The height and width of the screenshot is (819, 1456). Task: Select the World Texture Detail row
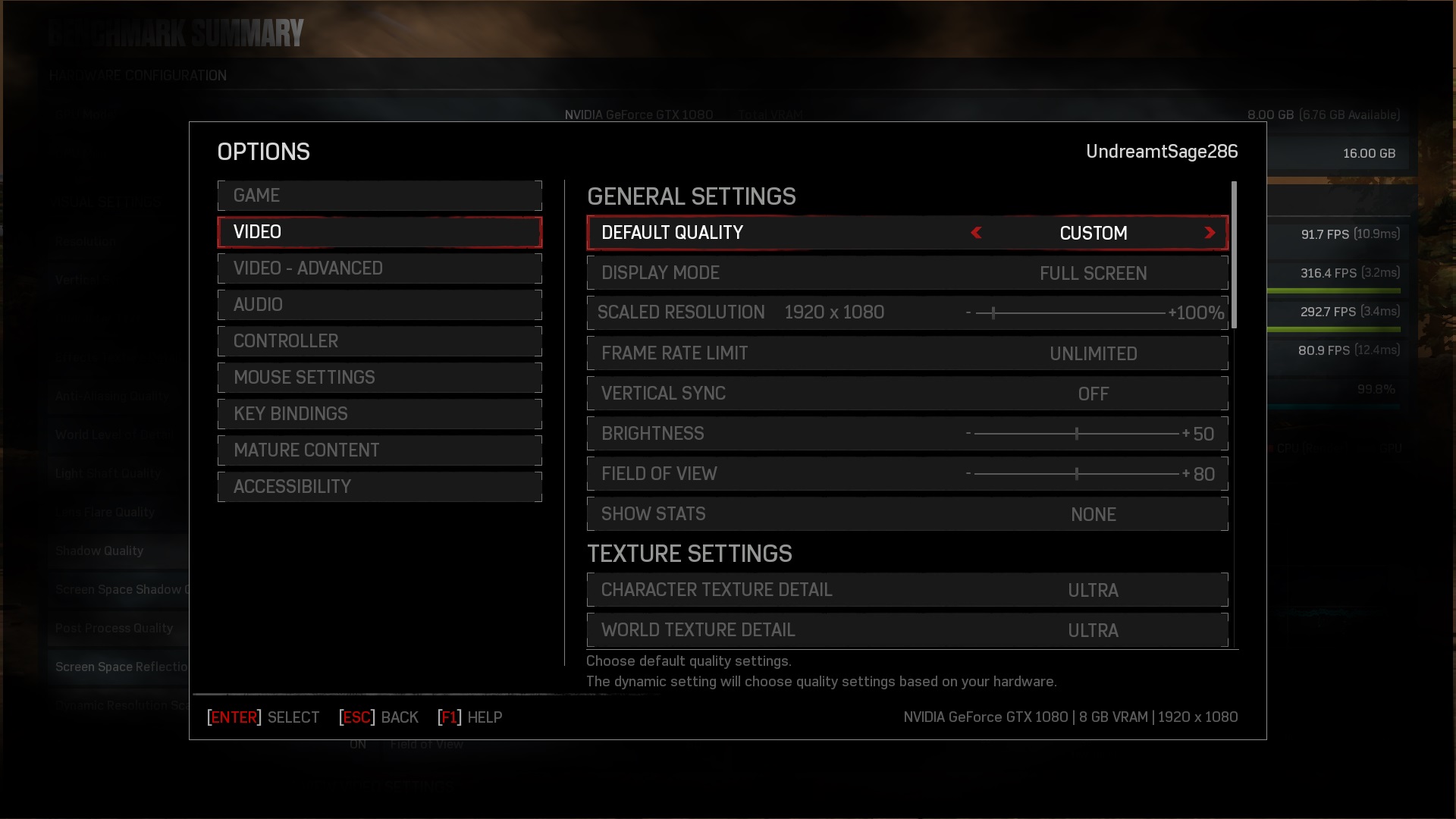coord(907,630)
